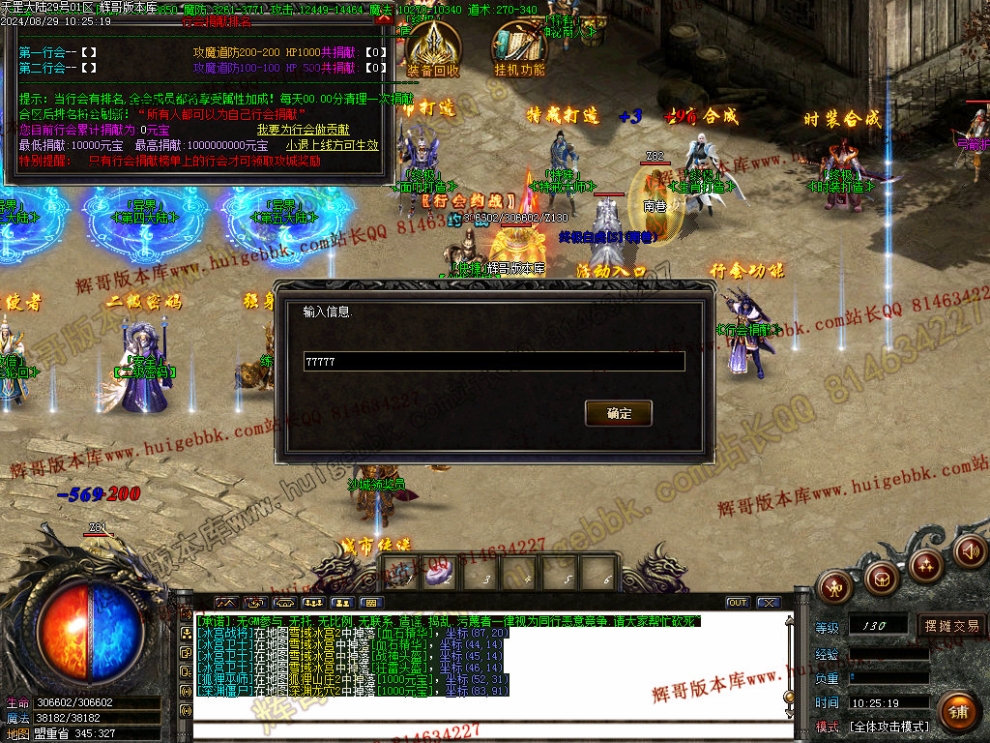Focus the text field containing 77777

tap(494, 361)
